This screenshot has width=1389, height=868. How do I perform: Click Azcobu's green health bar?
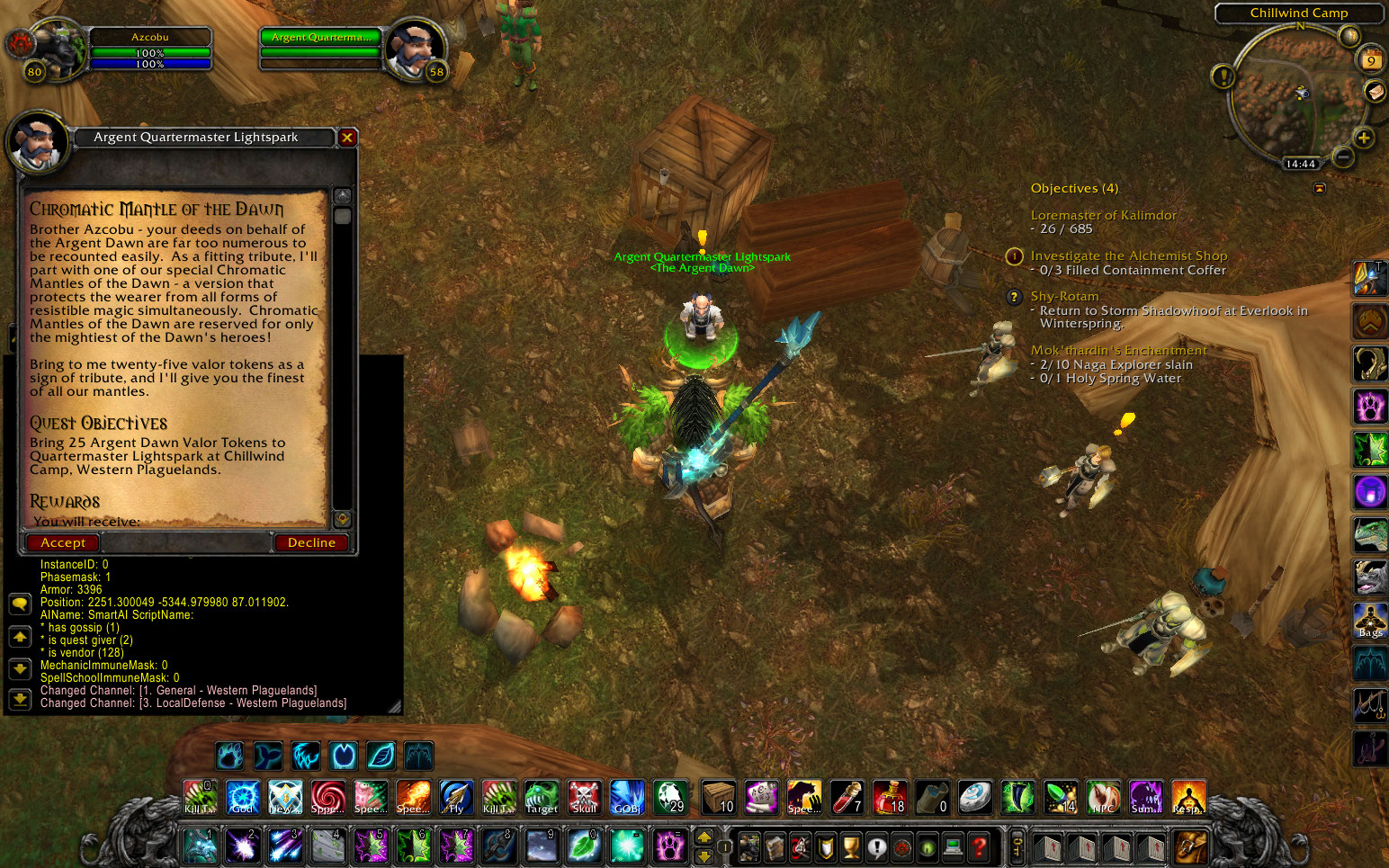pyautogui.click(x=150, y=53)
